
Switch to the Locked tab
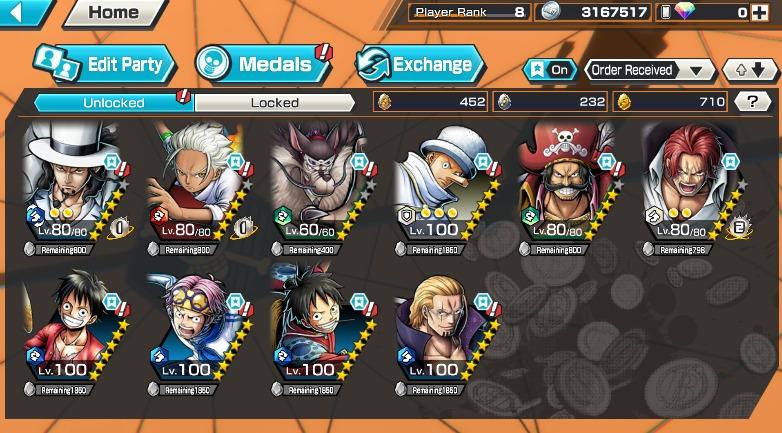(x=274, y=102)
